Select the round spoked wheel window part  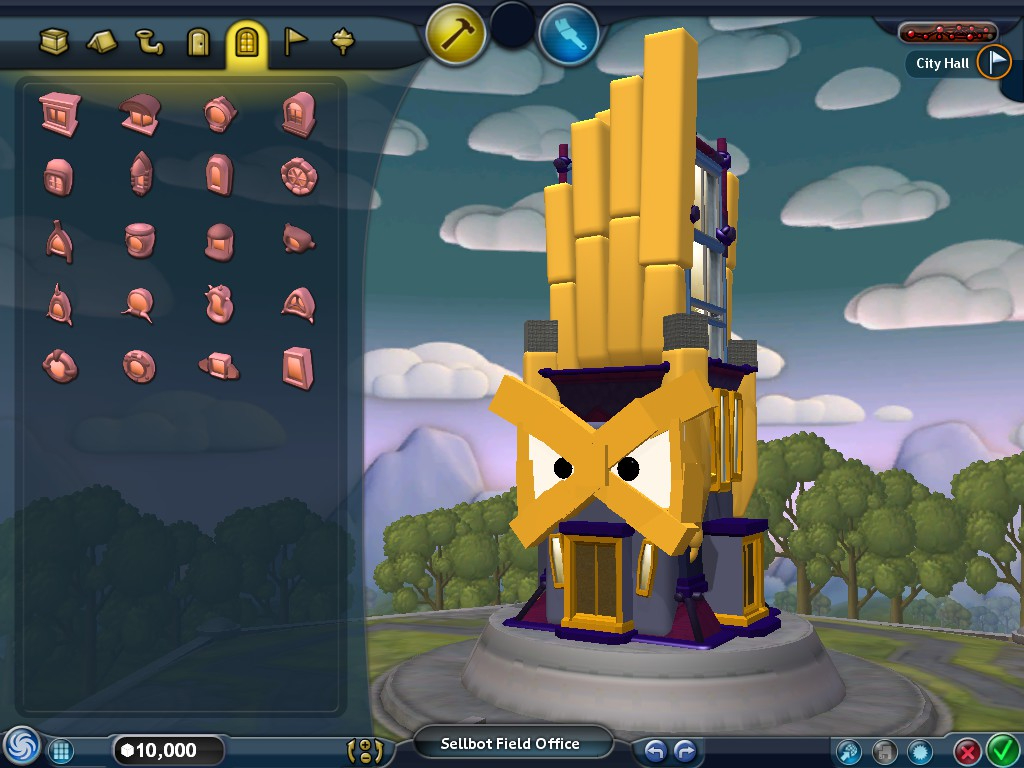coord(299,176)
